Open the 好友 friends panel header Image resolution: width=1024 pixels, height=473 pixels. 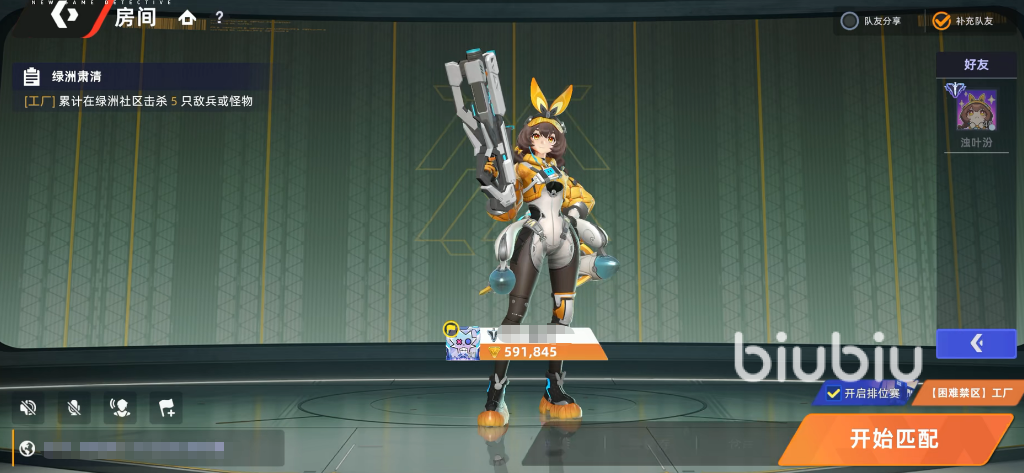tap(976, 64)
